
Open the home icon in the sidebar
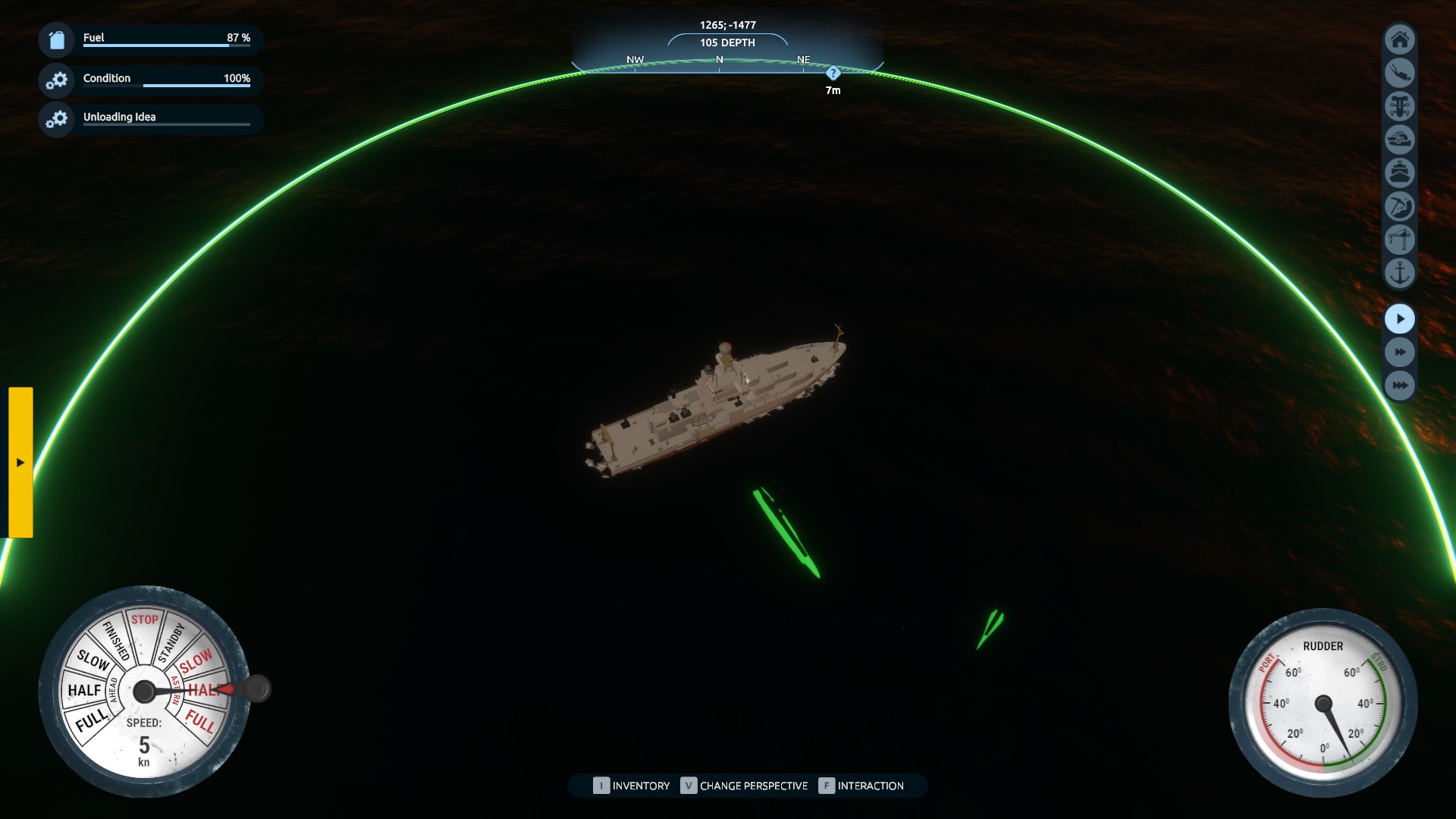click(1399, 39)
